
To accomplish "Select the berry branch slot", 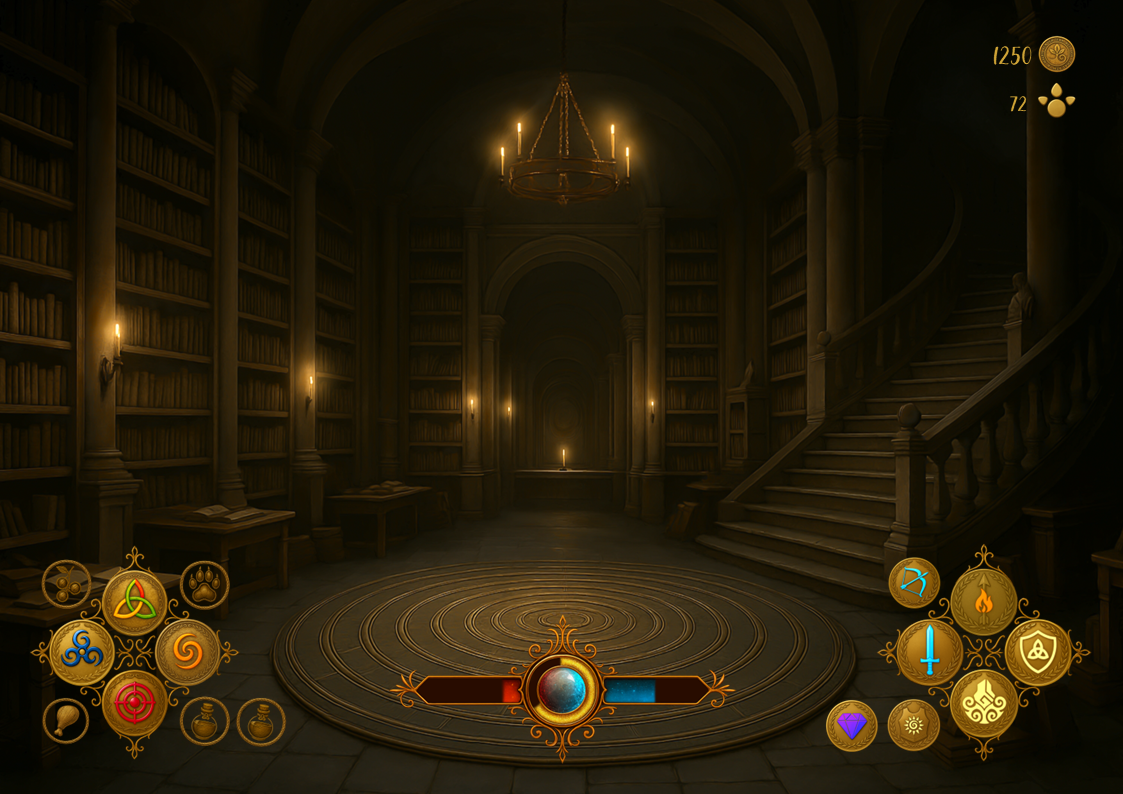I will click(66, 584).
